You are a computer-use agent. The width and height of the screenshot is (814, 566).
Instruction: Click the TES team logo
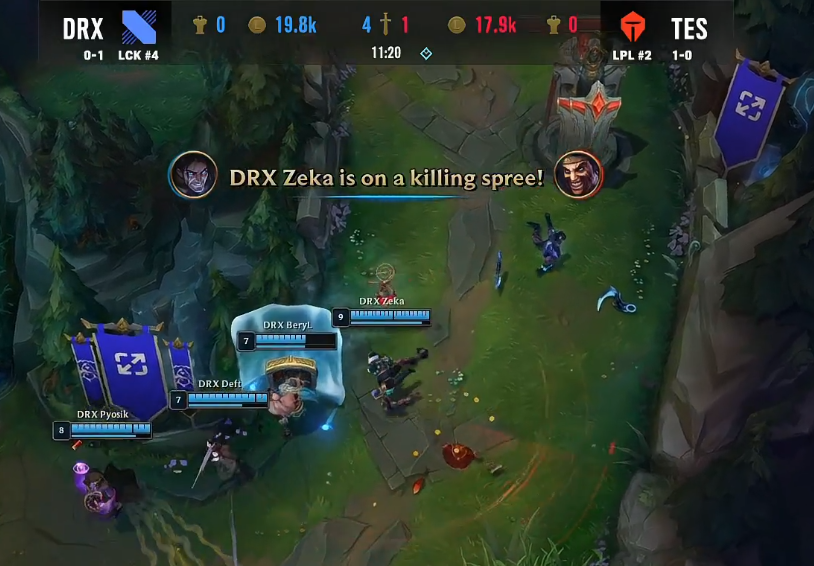(x=633, y=28)
